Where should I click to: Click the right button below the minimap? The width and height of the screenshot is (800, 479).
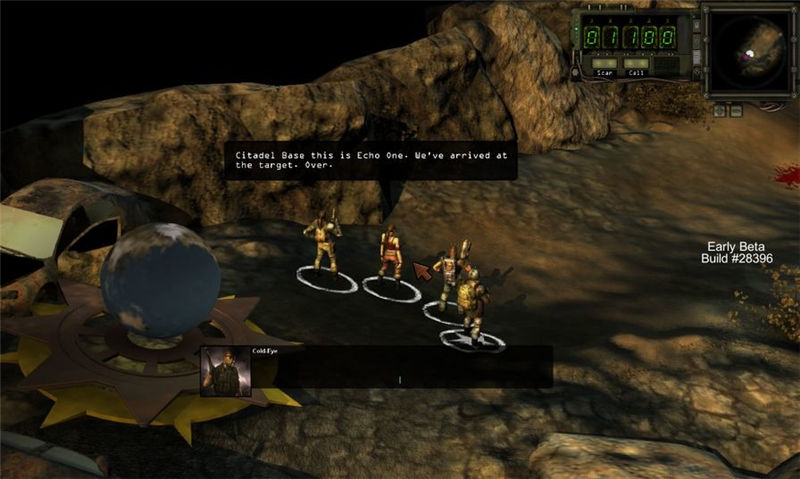pyautogui.click(x=735, y=111)
